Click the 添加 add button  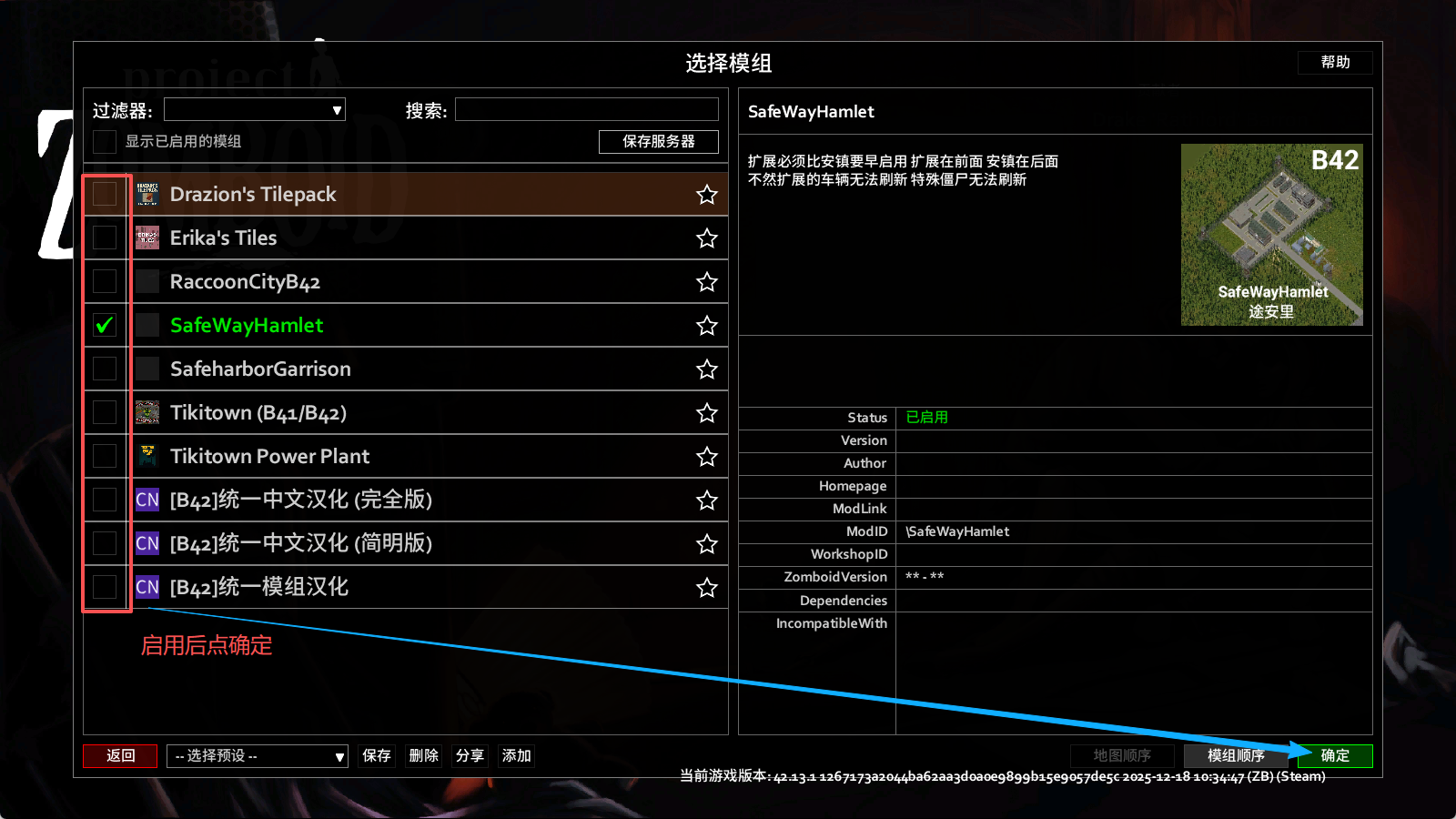tap(516, 755)
